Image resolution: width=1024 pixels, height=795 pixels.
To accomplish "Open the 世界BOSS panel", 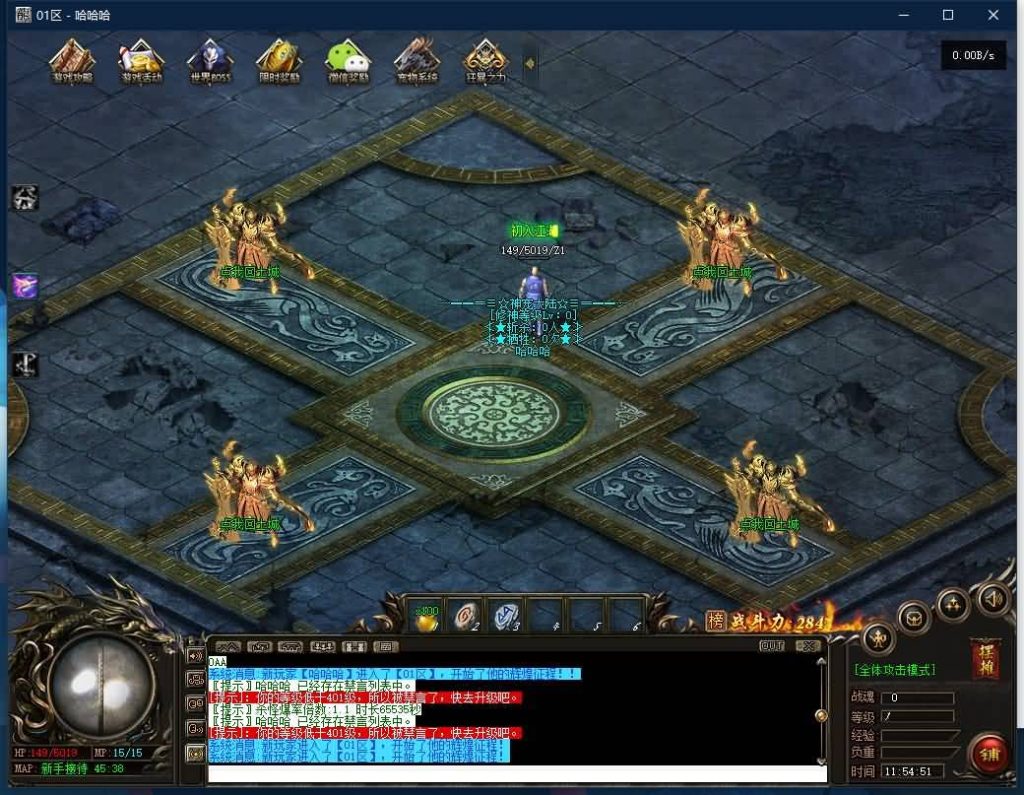I will click(x=209, y=62).
